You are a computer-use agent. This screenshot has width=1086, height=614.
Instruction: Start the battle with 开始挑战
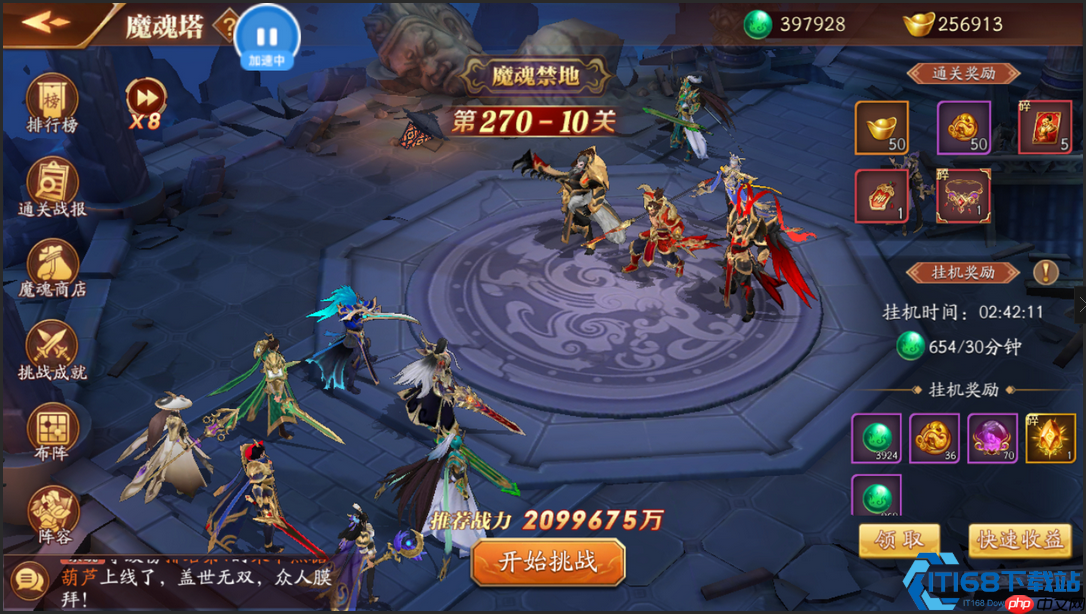click(548, 561)
